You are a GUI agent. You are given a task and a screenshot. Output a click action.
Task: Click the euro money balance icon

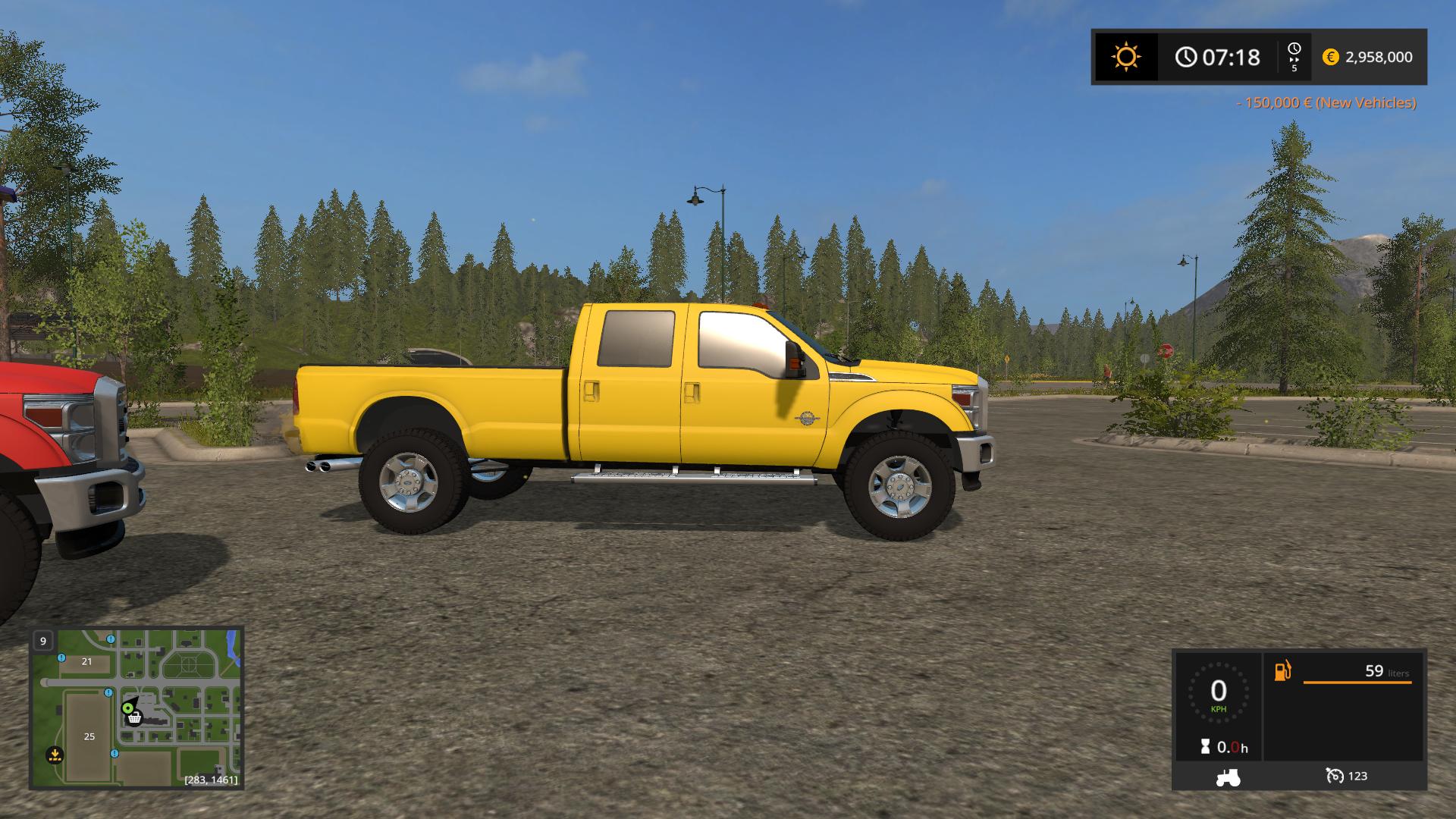[x=1330, y=57]
